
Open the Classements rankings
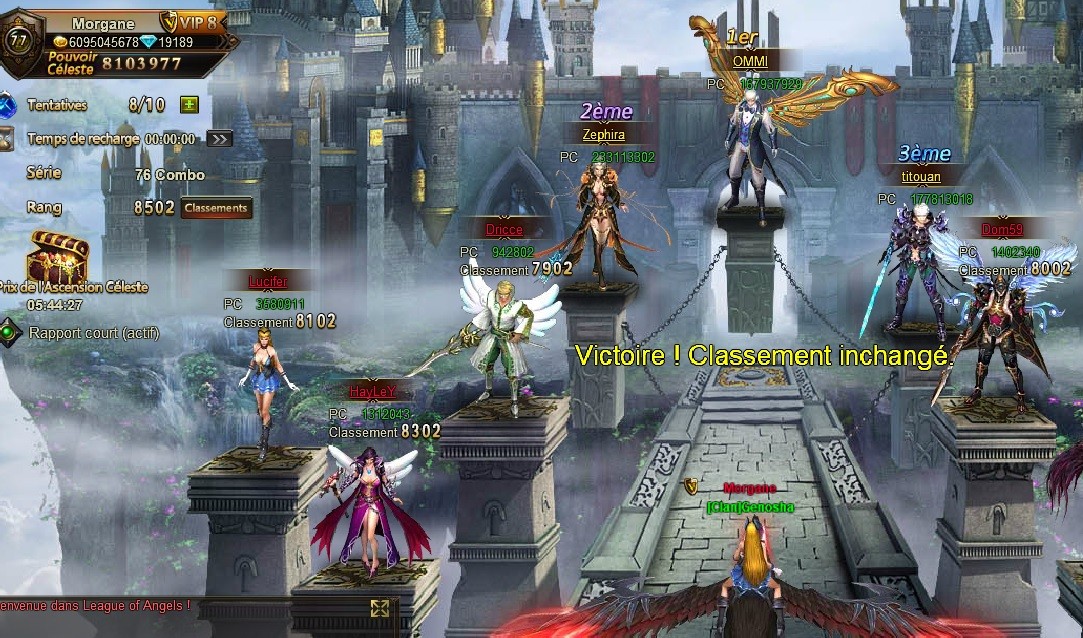tap(216, 208)
